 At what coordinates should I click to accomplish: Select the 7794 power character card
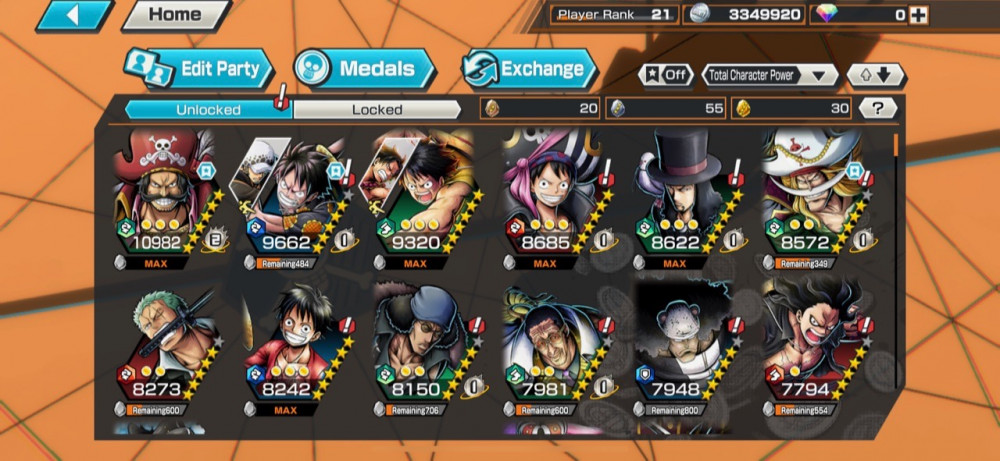click(812, 348)
